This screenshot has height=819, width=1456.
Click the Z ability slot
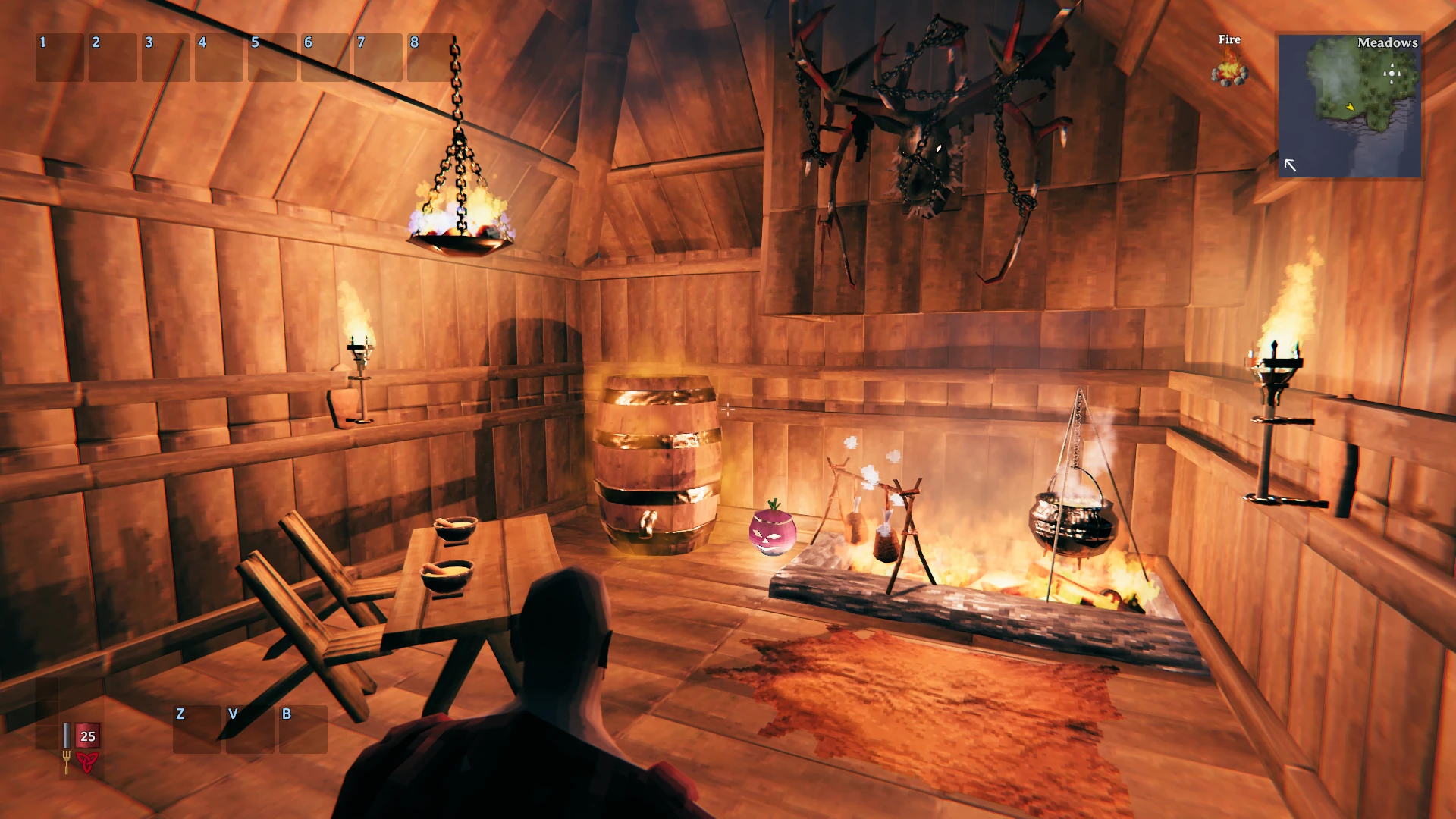click(x=196, y=730)
